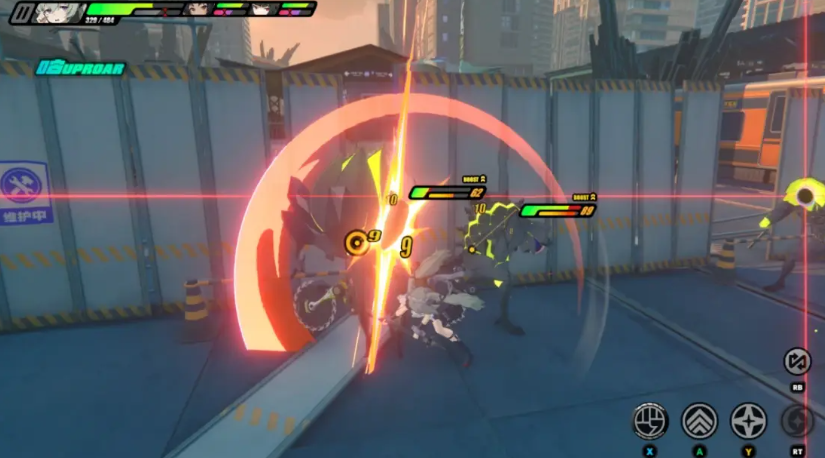Use the fist basic attack icon
This screenshot has height=458, width=825.
(650, 420)
